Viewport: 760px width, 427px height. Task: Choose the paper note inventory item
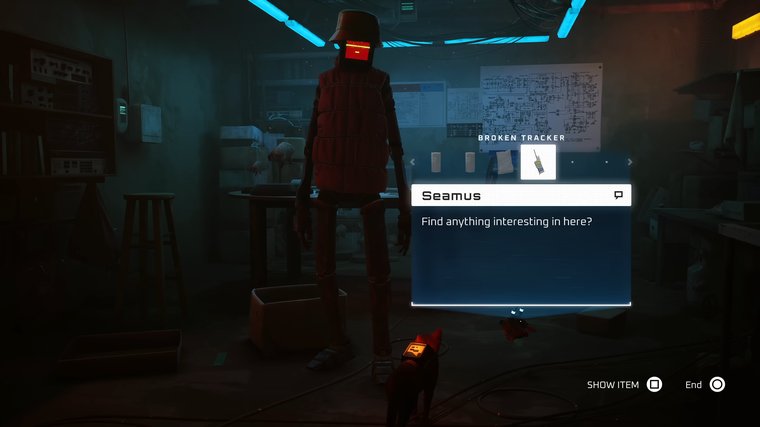[505, 162]
